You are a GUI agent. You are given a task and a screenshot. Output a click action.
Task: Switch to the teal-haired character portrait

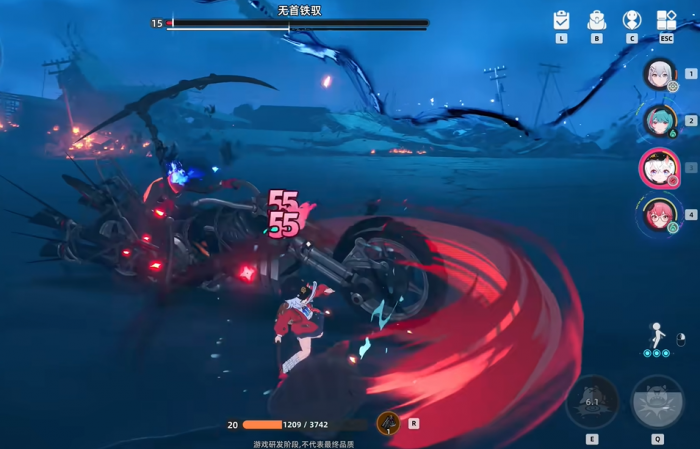[x=659, y=120]
